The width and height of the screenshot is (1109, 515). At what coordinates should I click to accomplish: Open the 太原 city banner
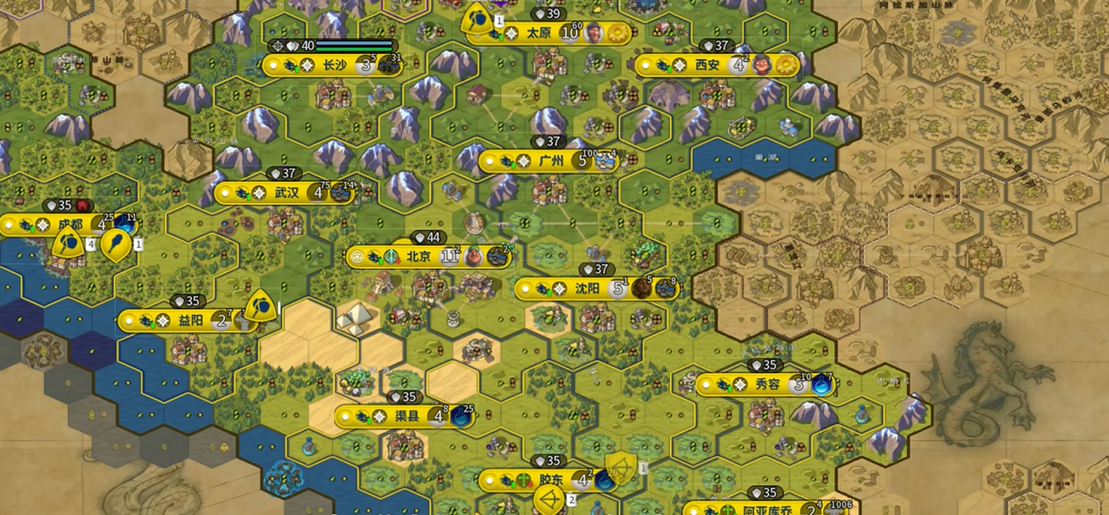pos(539,33)
